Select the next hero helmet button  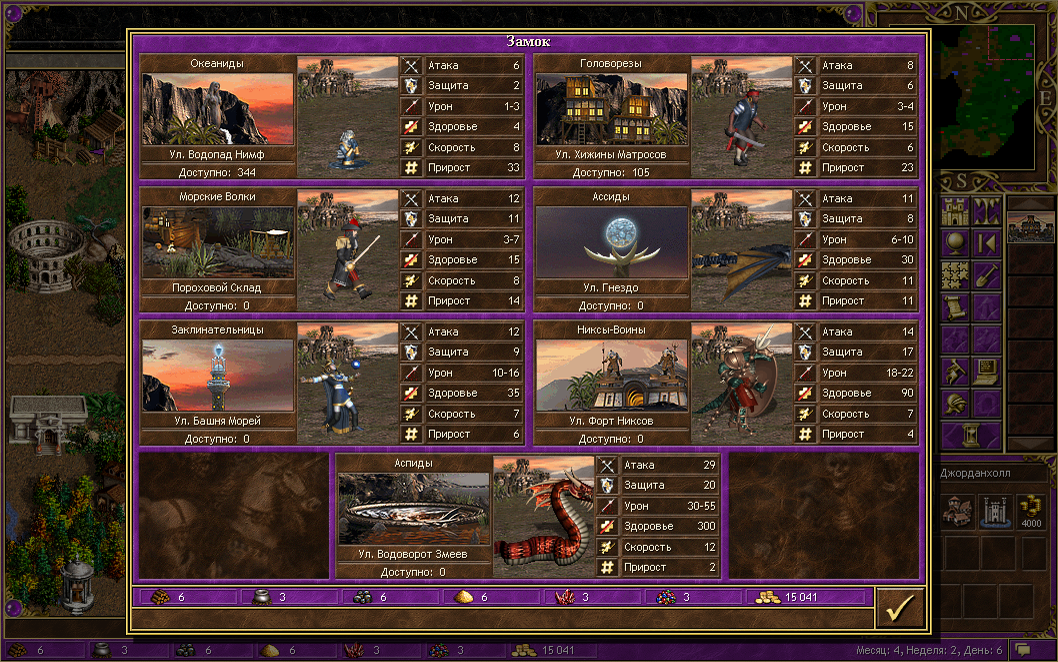tap(957, 404)
